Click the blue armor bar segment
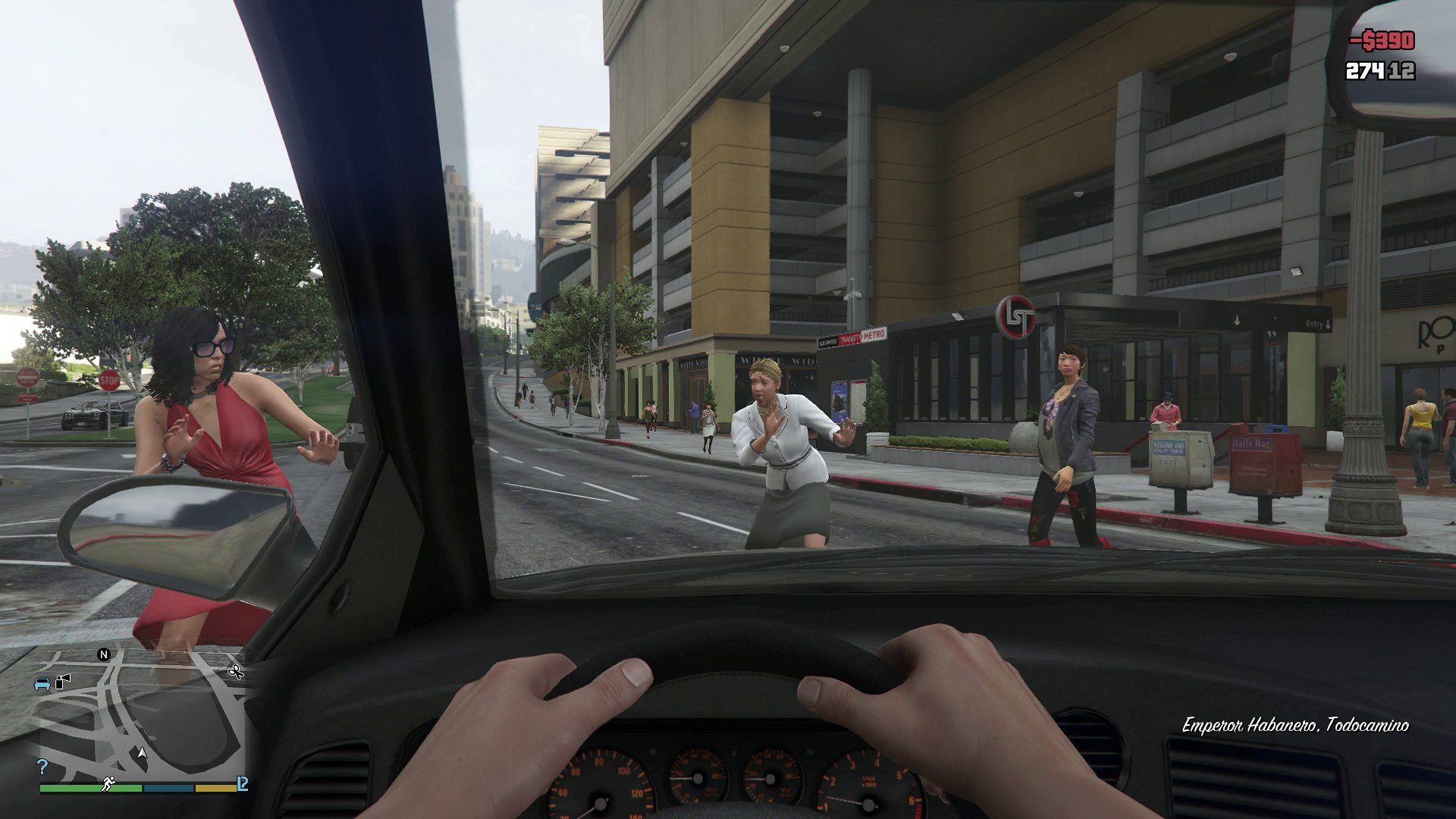This screenshot has width=1456, height=819. point(168,787)
